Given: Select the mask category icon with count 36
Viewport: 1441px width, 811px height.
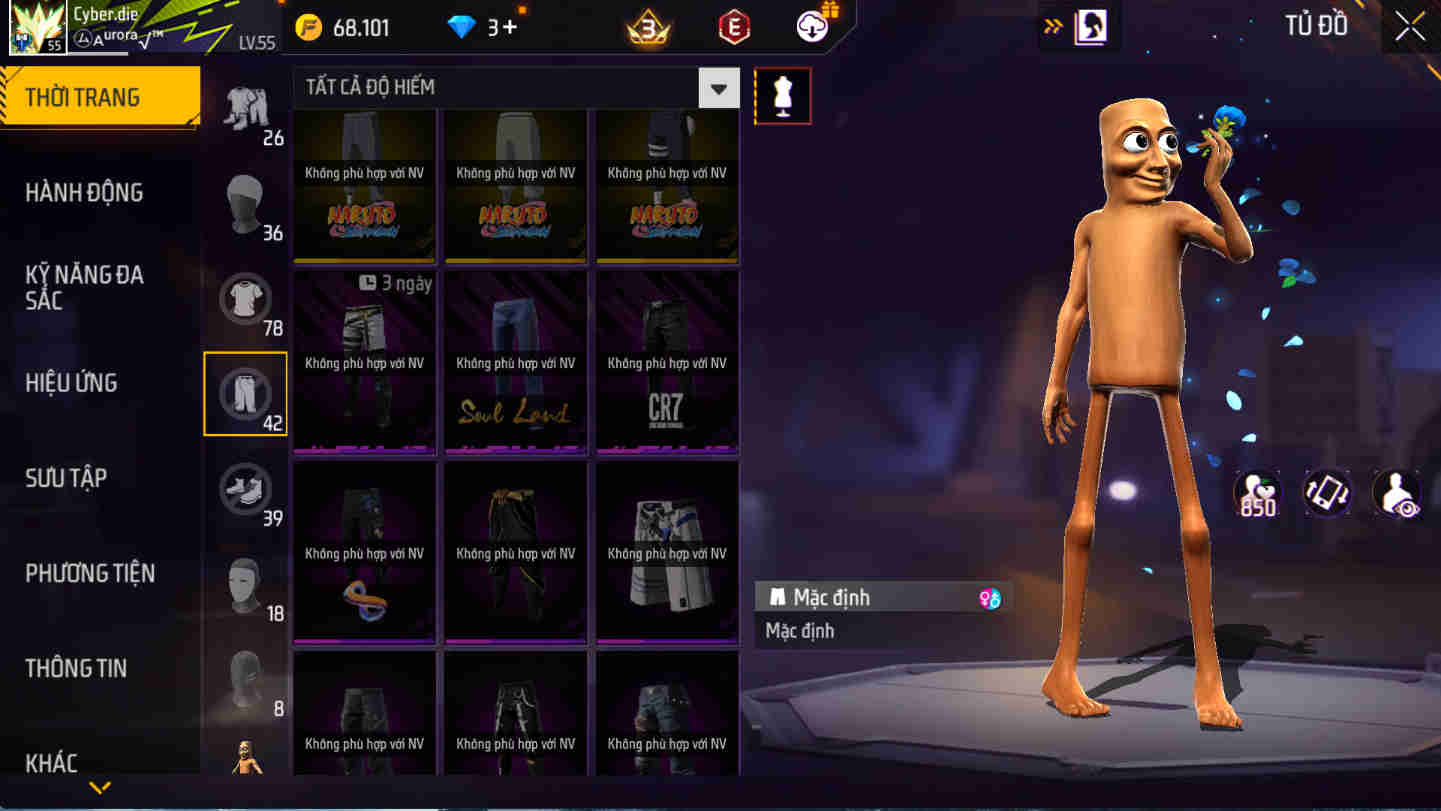Looking at the screenshot, I should (x=246, y=203).
